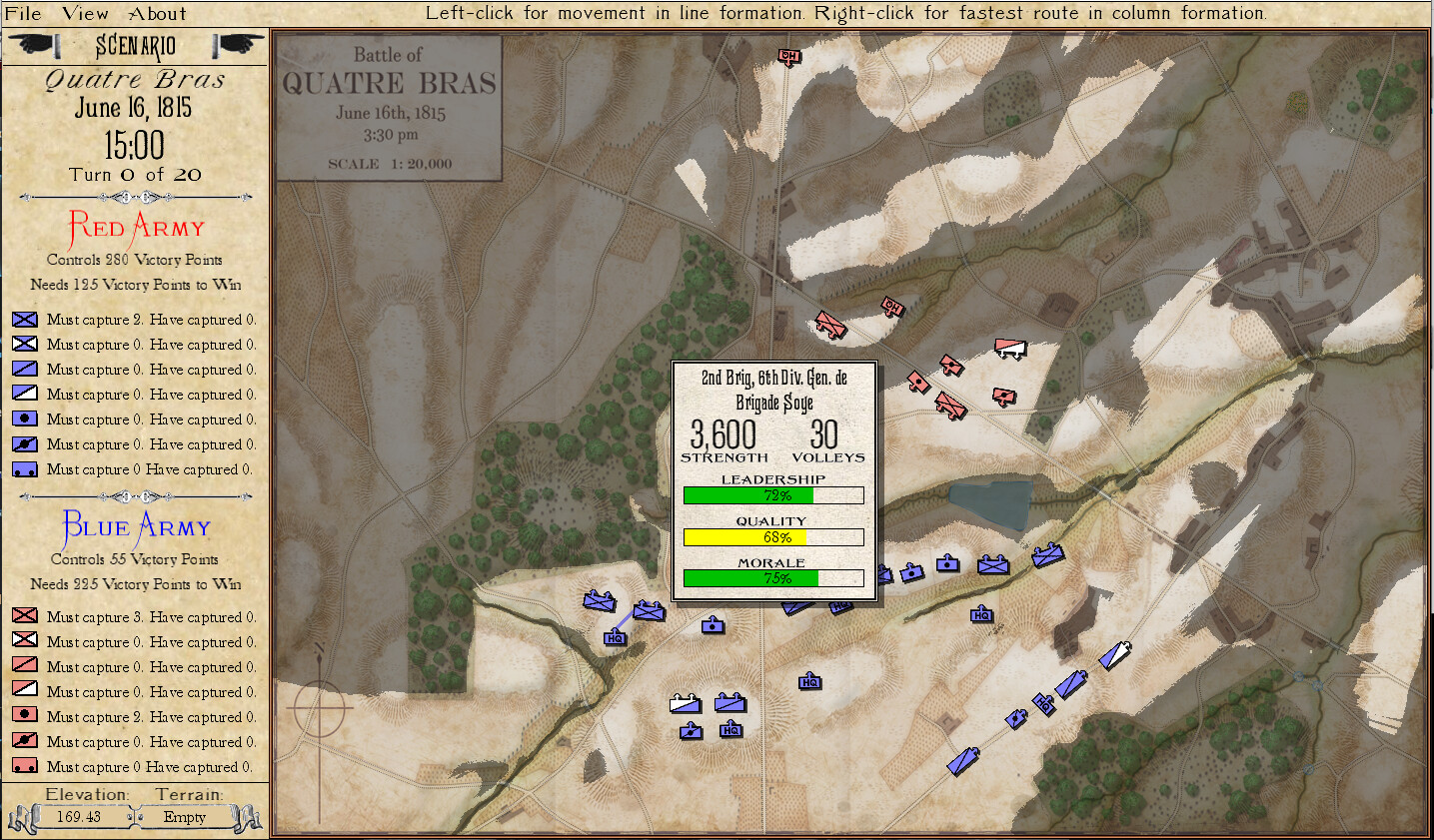Select the blue crossed-infantry objective icon showing 'Must capture 2'
The height and width of the screenshot is (840, 1434).
coord(25,320)
